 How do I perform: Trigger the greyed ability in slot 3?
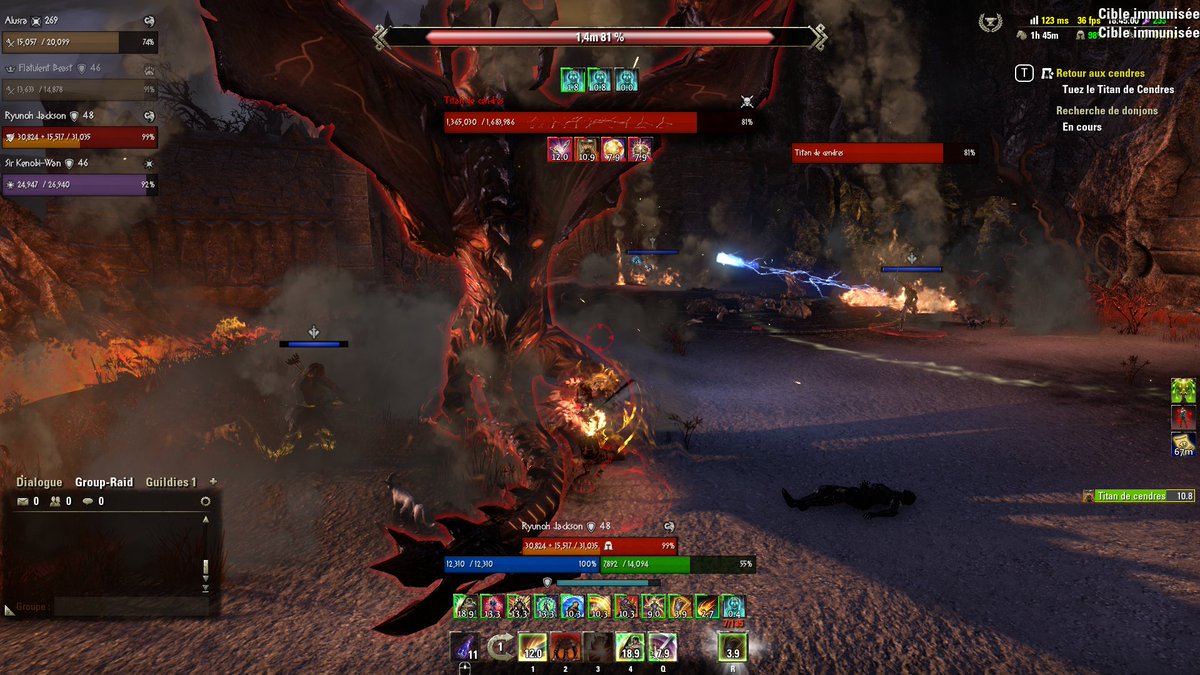coord(597,647)
